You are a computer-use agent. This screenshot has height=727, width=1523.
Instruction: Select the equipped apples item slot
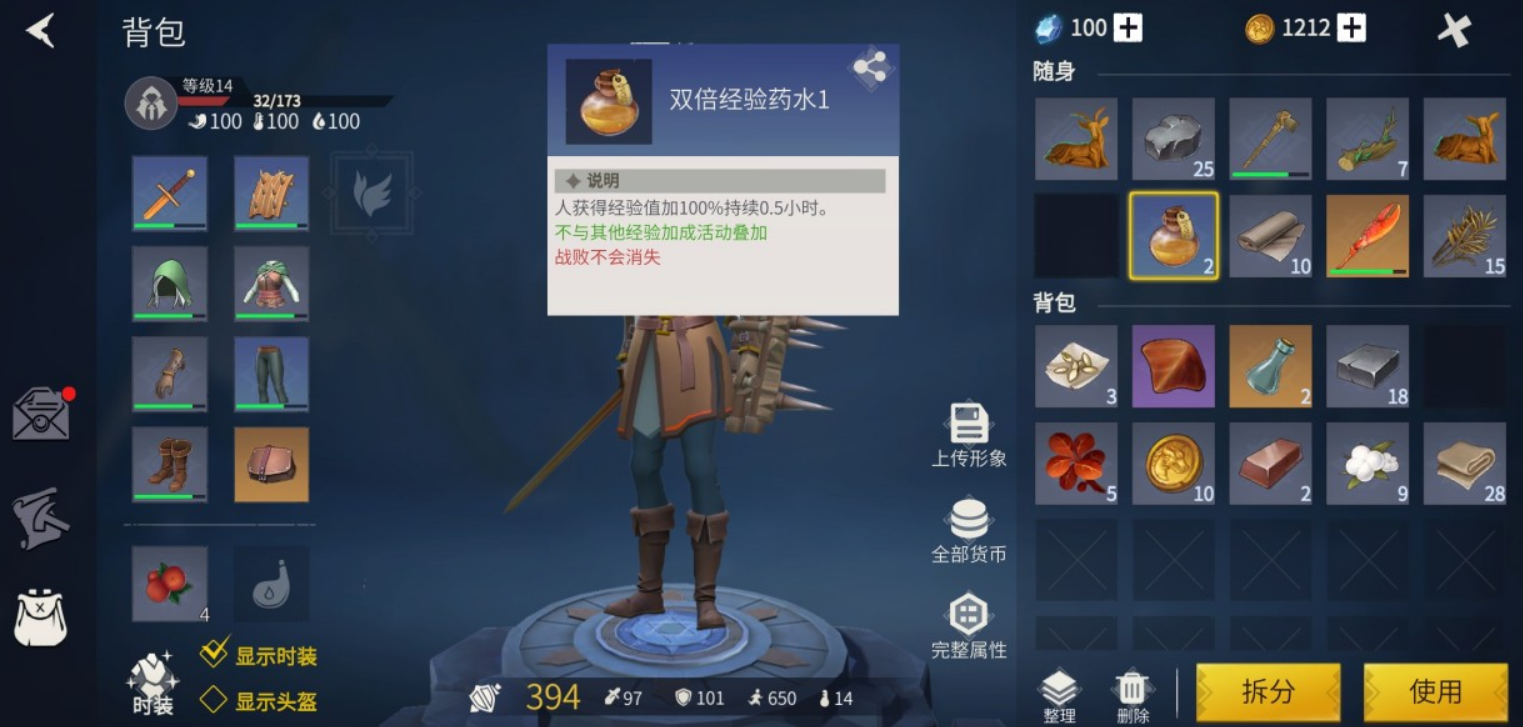coord(168,583)
